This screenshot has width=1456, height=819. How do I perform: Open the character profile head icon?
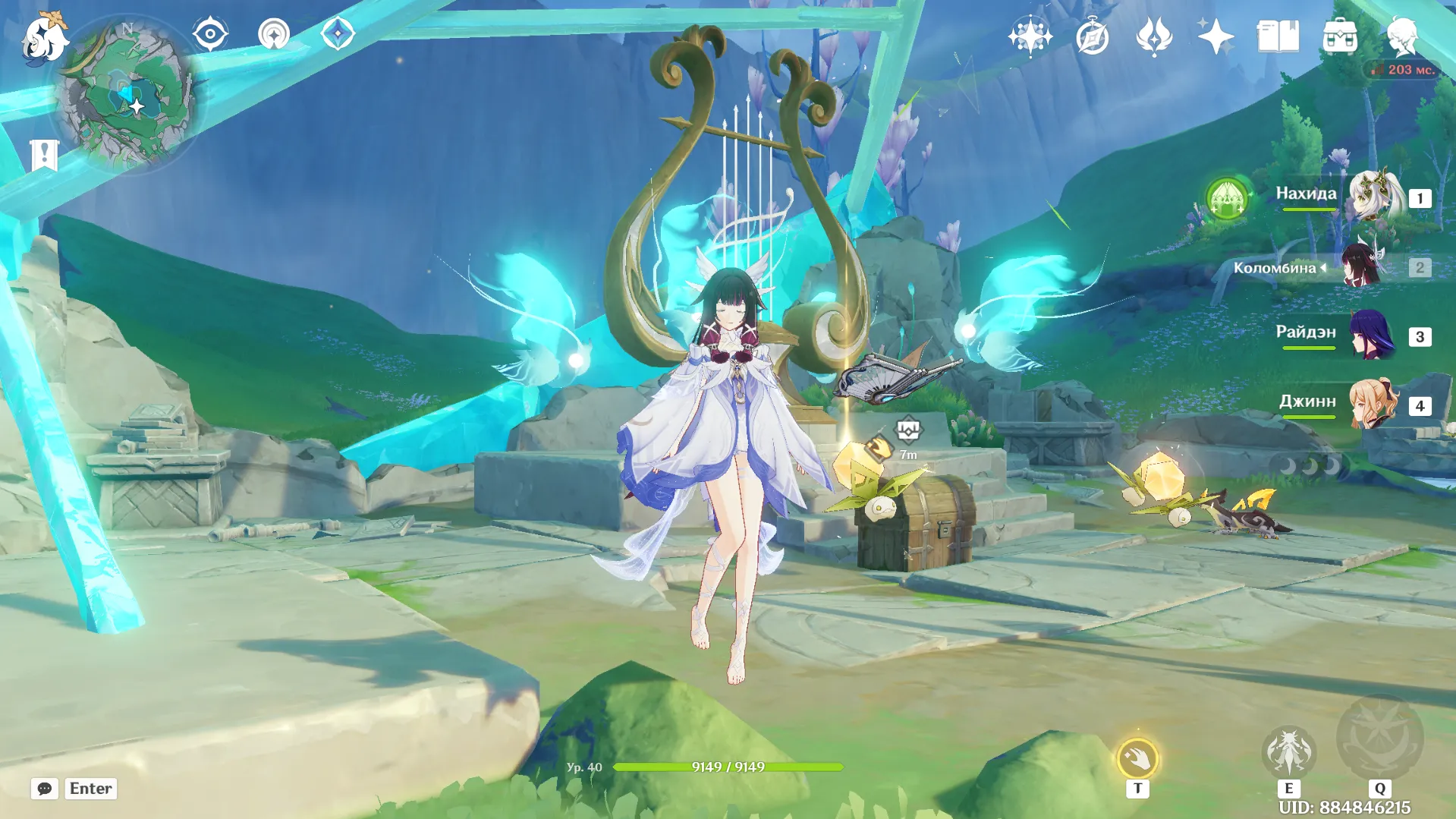pyautogui.click(x=1401, y=36)
